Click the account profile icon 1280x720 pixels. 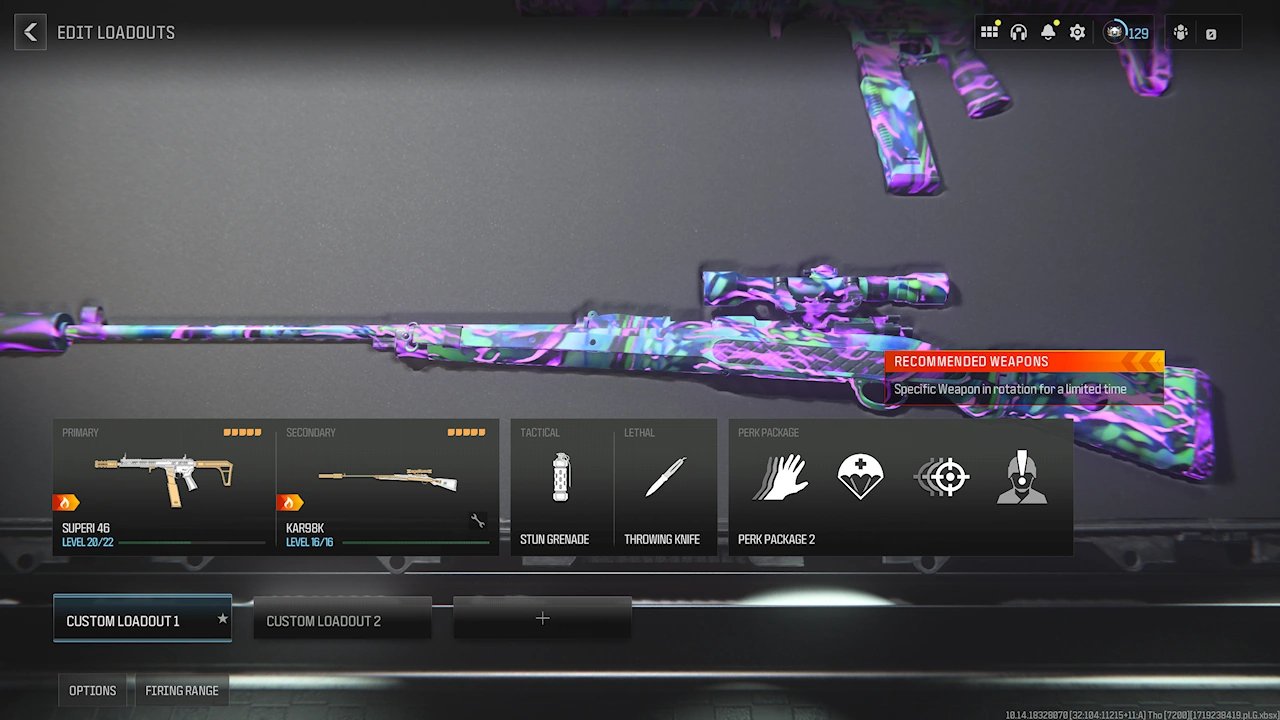1212,32
